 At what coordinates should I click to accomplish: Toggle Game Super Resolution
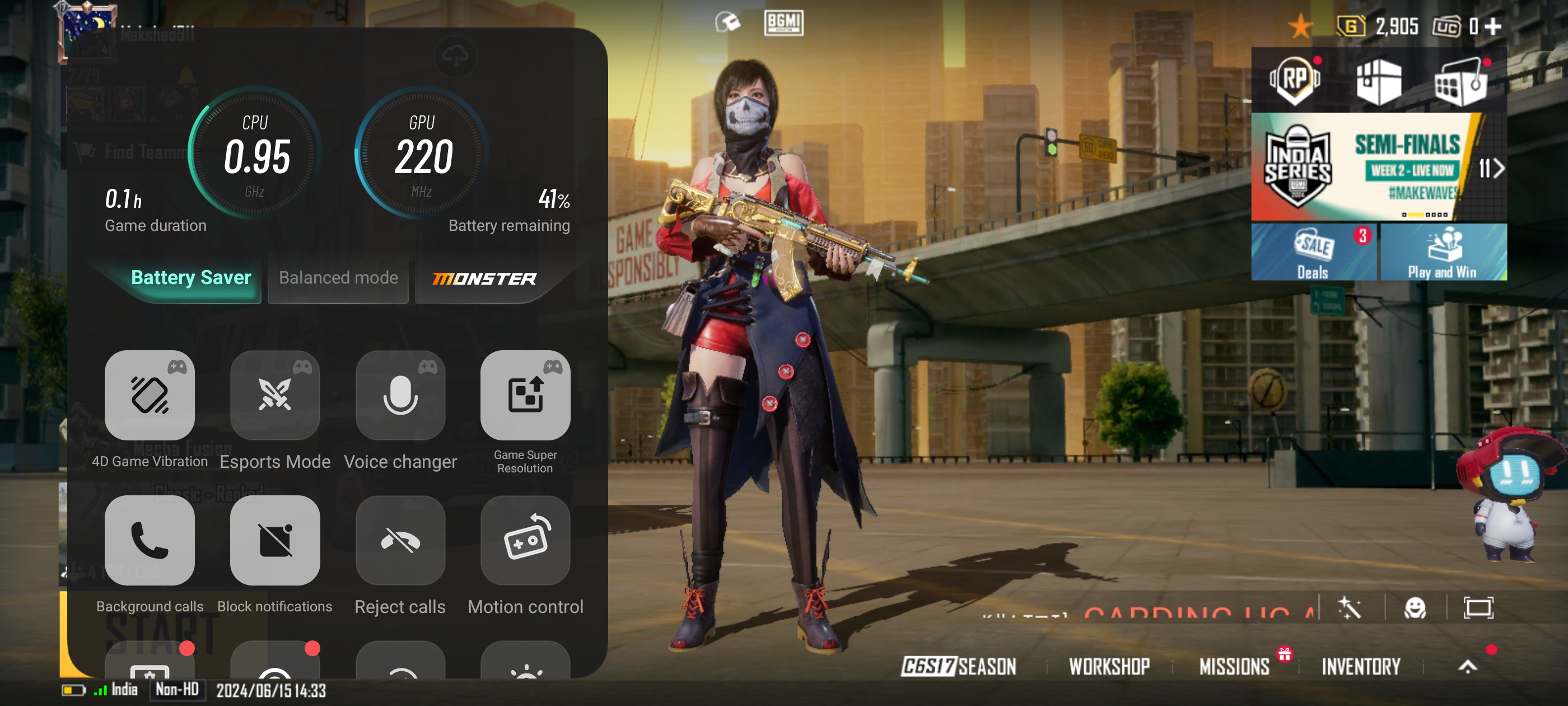point(525,394)
